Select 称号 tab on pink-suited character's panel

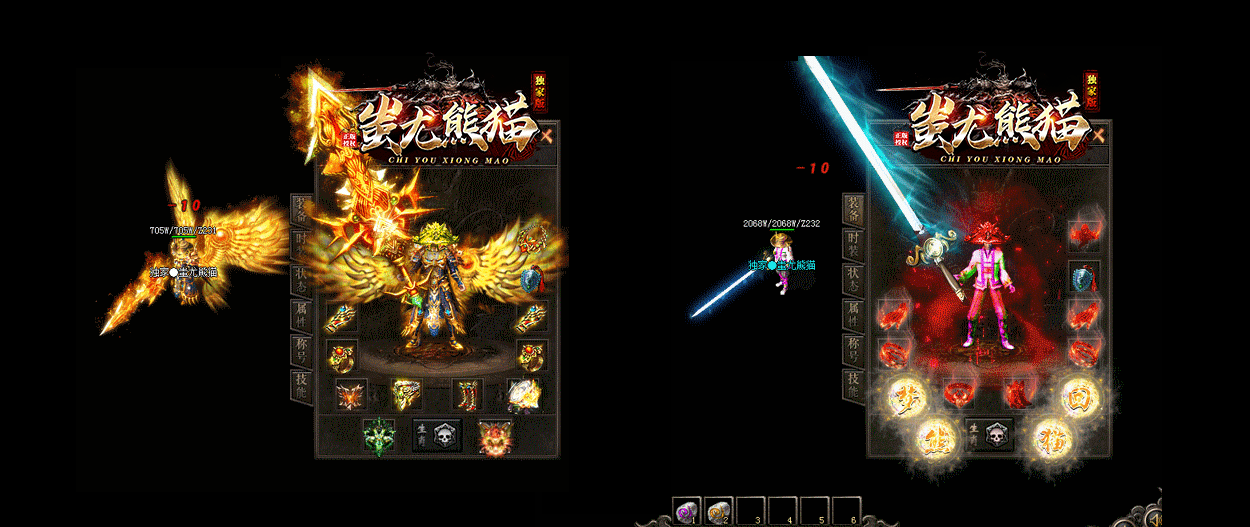click(x=853, y=350)
